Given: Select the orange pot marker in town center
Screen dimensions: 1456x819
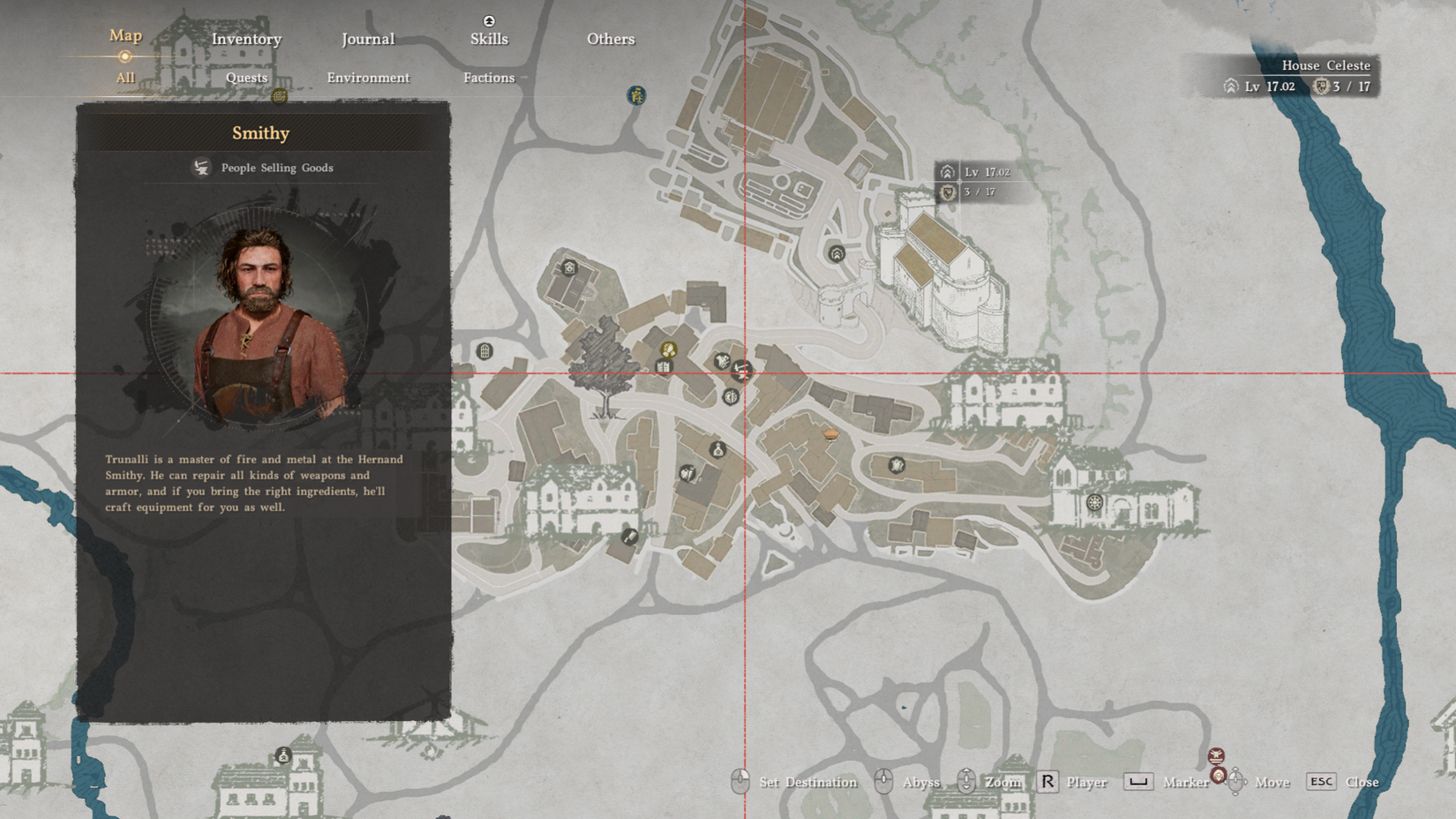Looking at the screenshot, I should 831,434.
